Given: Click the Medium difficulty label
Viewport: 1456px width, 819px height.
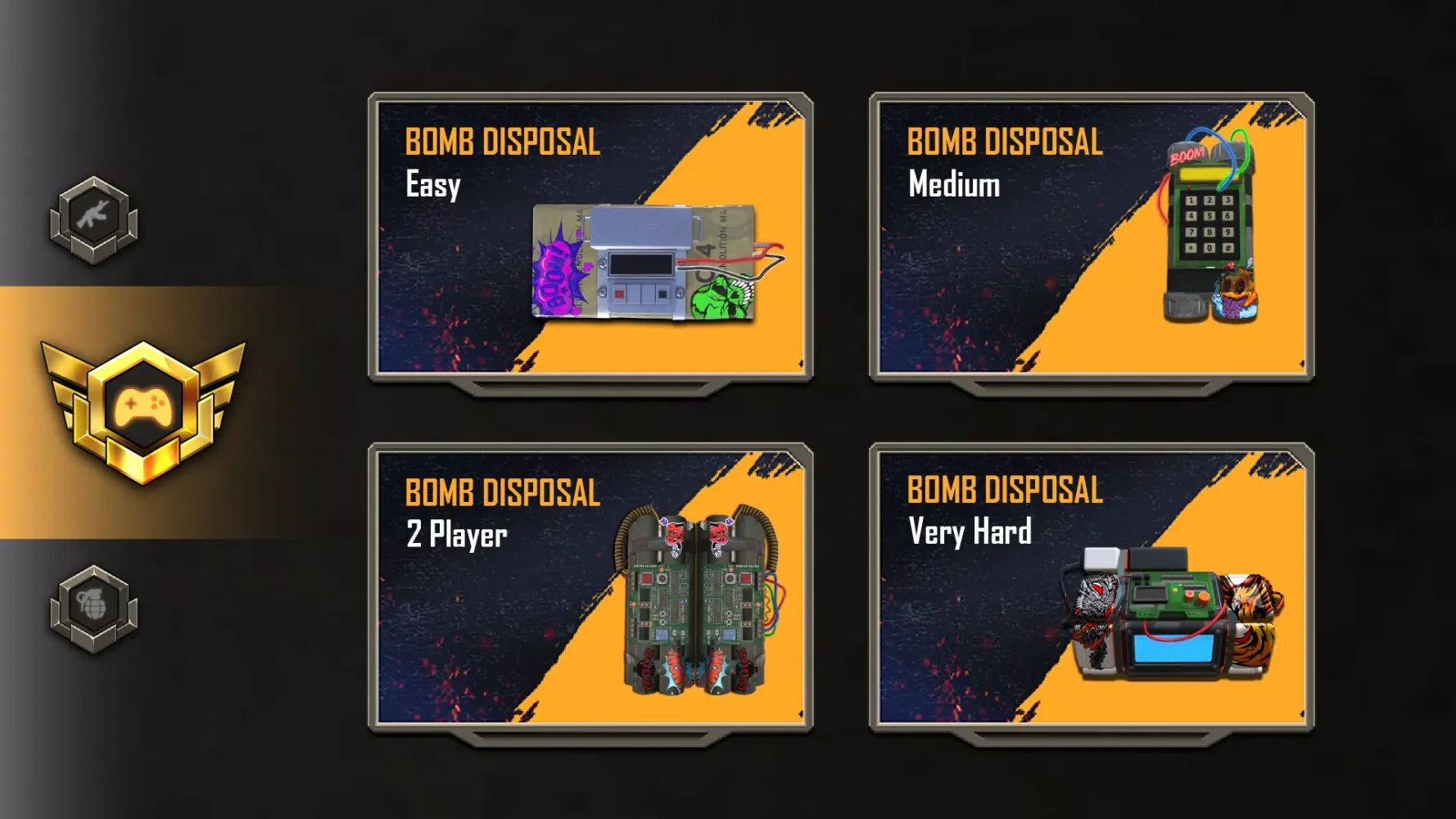Looking at the screenshot, I should (x=952, y=186).
